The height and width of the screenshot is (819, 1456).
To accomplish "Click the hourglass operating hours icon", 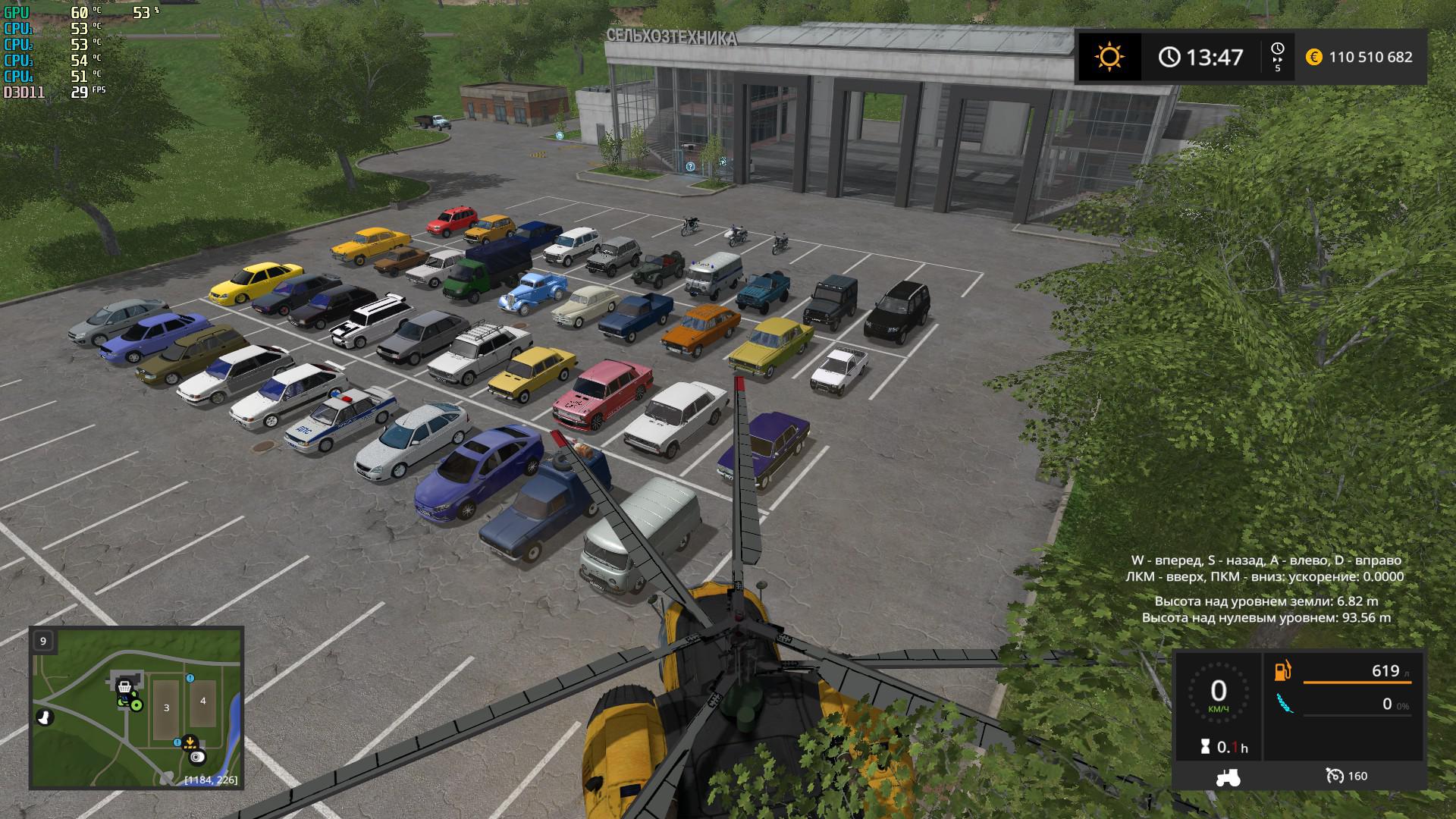I will 1205,747.
